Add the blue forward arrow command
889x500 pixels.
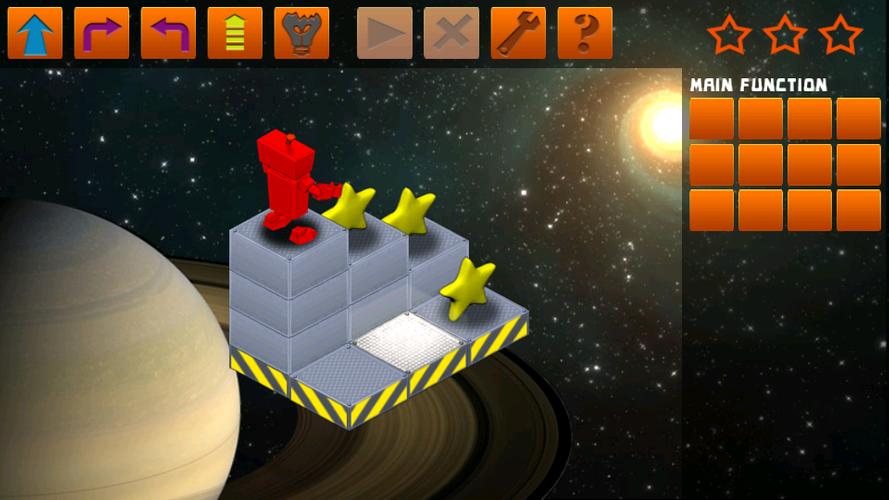pos(35,33)
